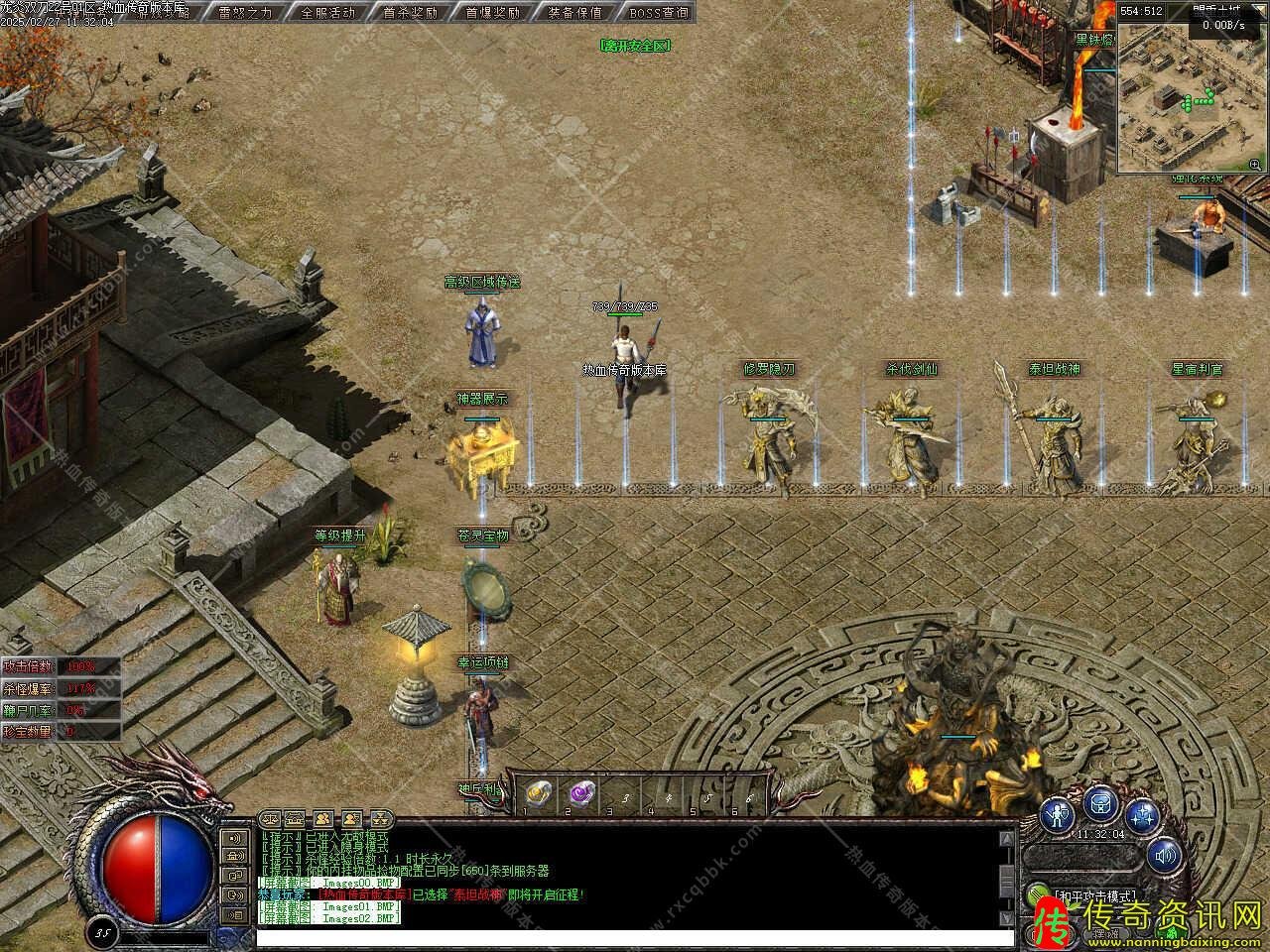Toggle the sound speaker button
This screenshot has height=952, width=1270.
(1165, 854)
